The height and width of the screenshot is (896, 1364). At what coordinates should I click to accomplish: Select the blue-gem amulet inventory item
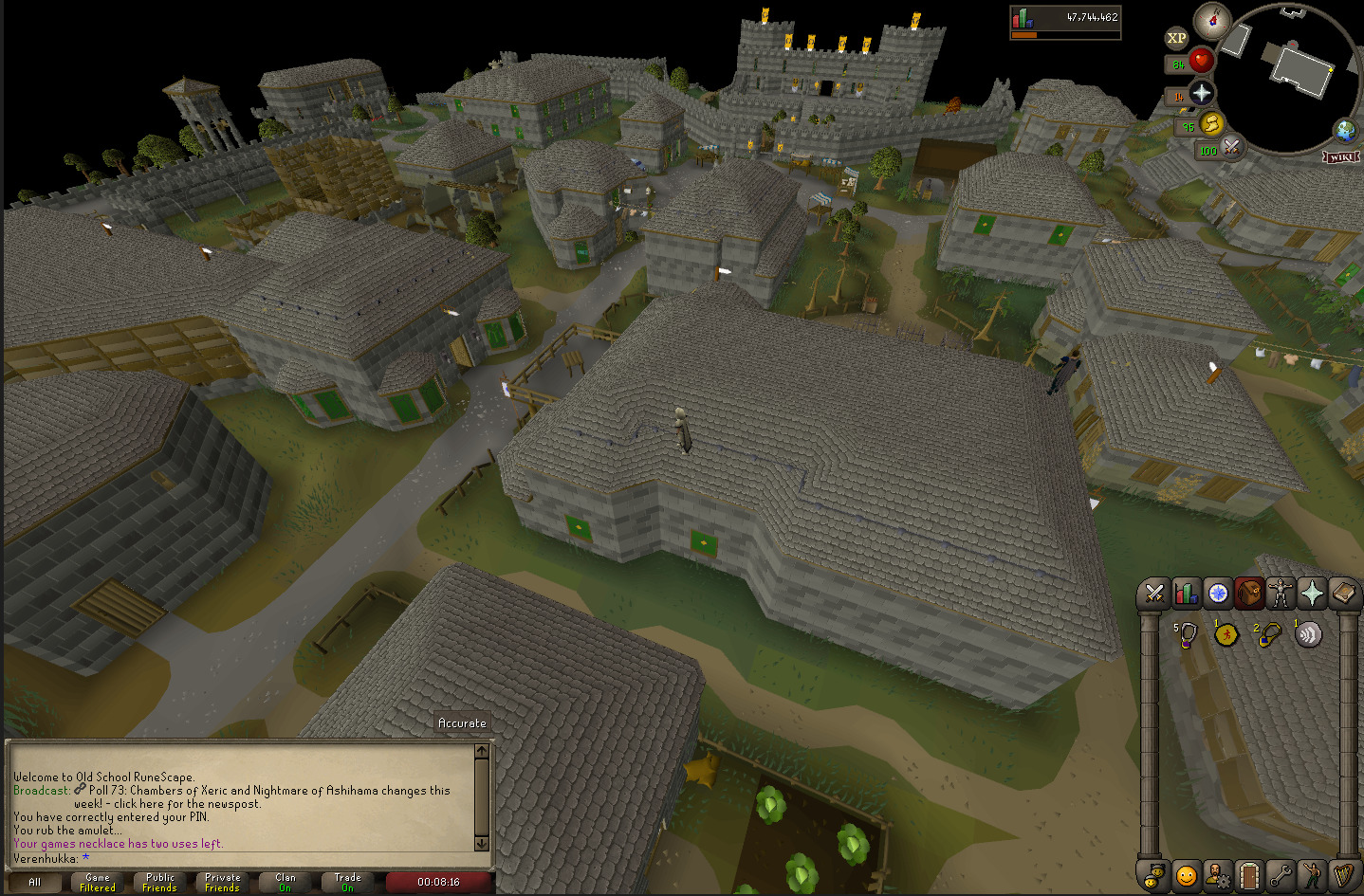tap(1268, 634)
